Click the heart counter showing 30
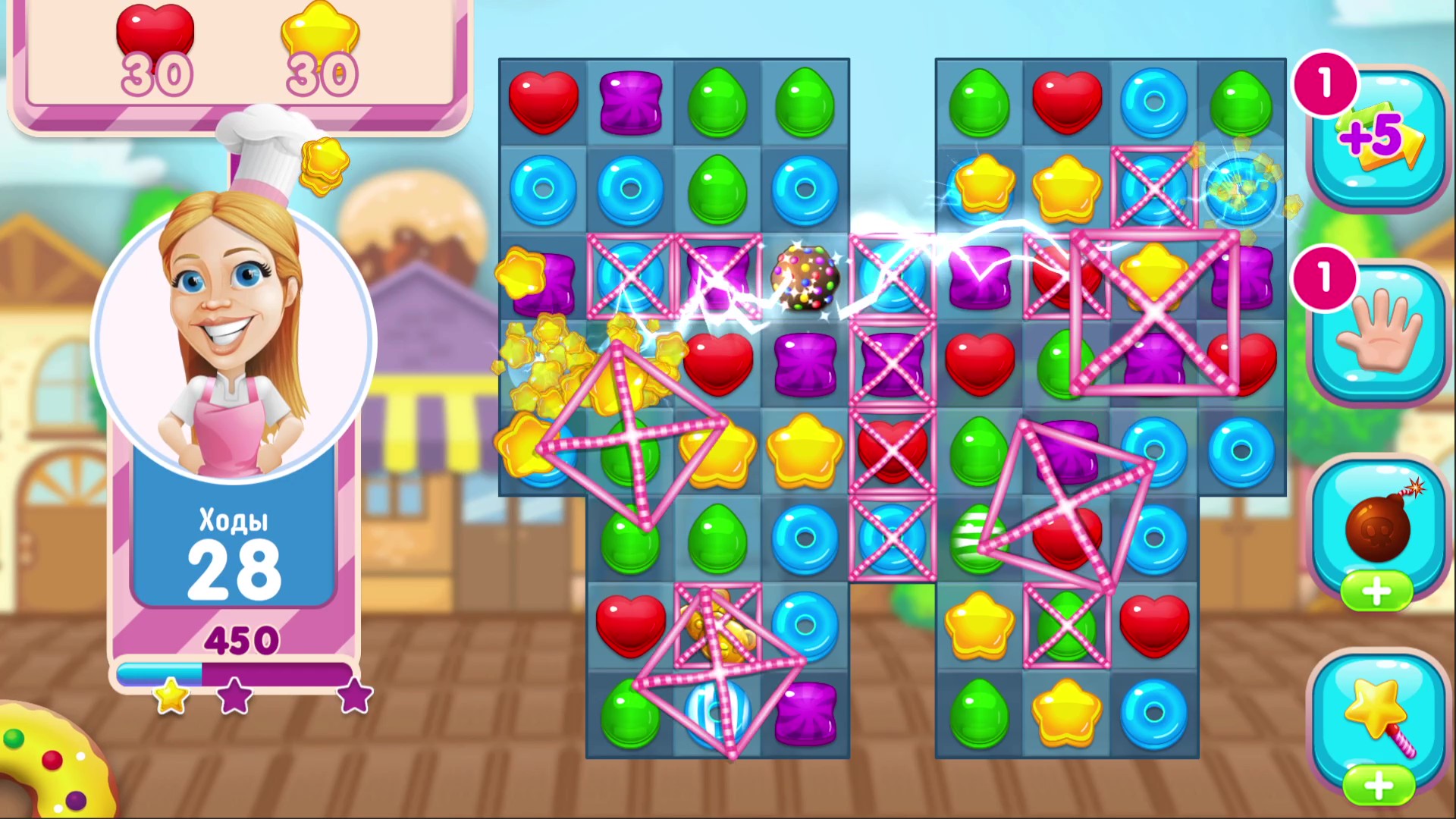Screen dimensions: 1456x819 pos(155,45)
